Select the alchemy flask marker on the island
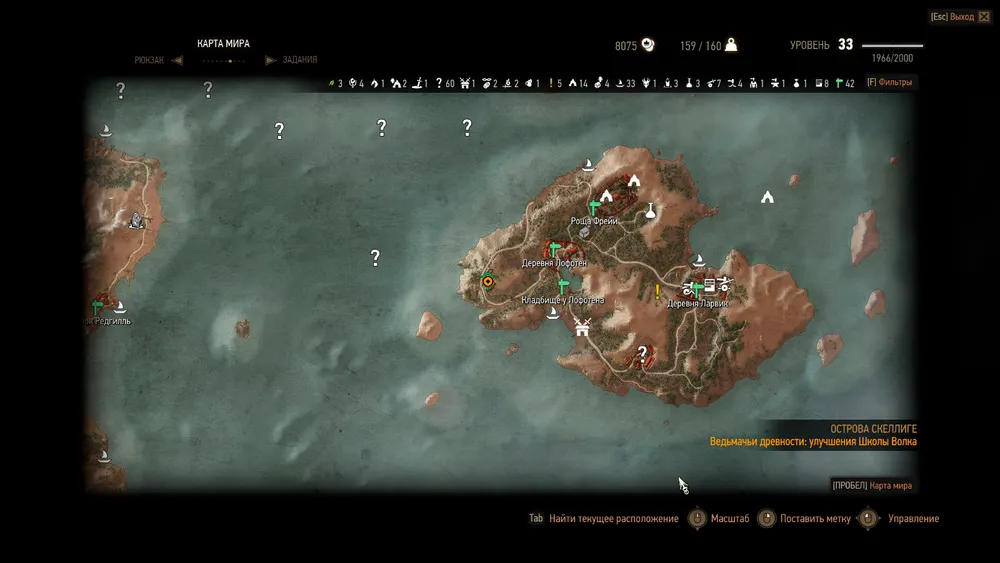This screenshot has width=1000, height=563. pos(651,210)
